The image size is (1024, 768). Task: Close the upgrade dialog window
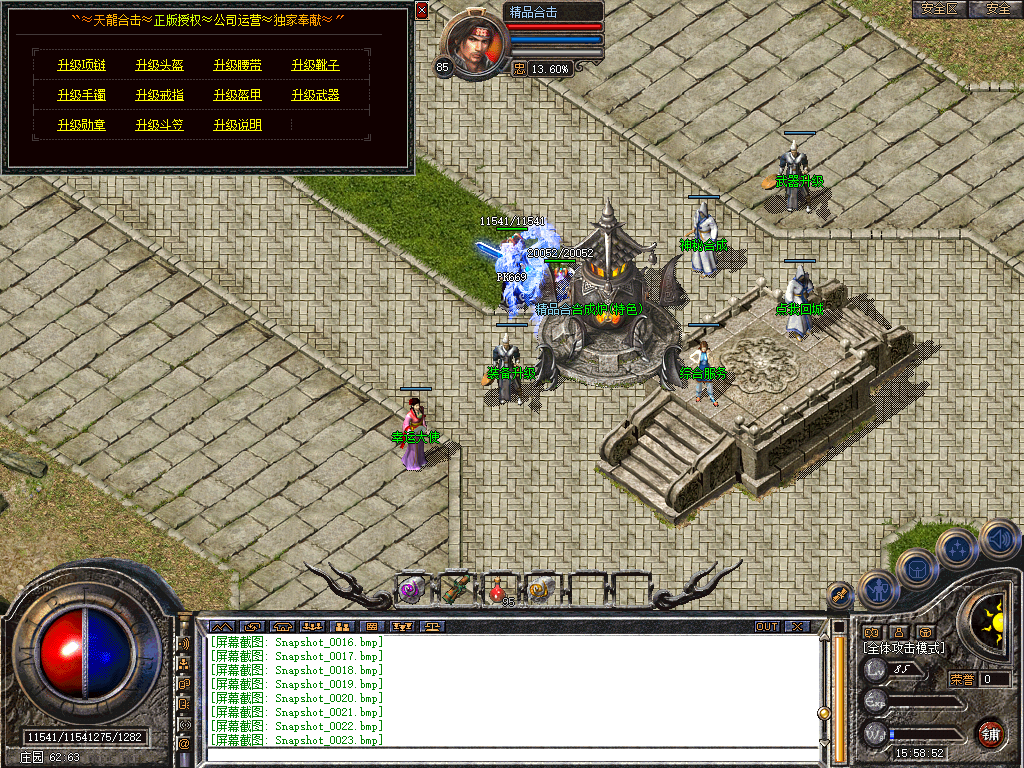click(x=422, y=10)
